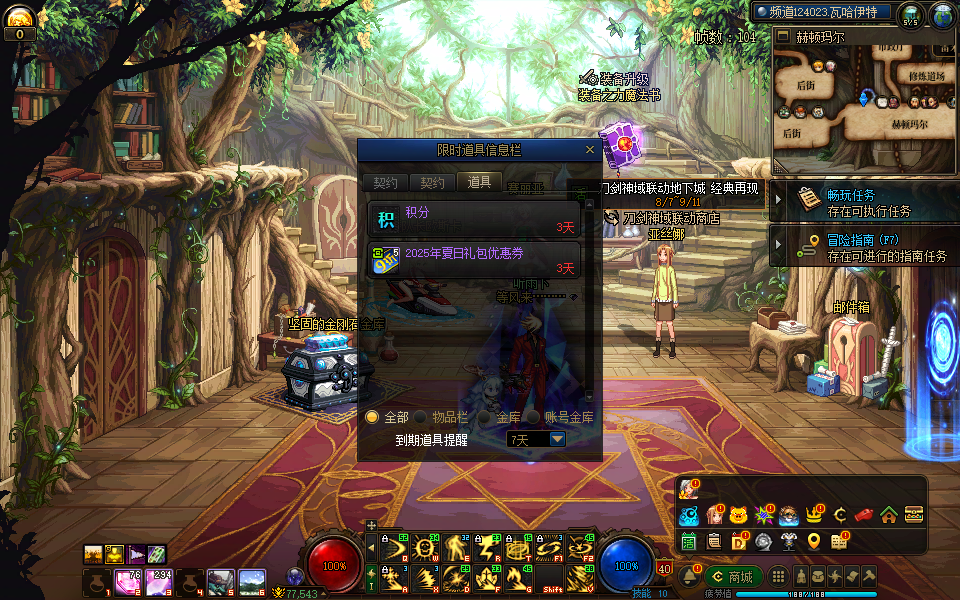This screenshot has height=600, width=960.
Task: Choose the 账号金库 filter option
Action: 534,417
